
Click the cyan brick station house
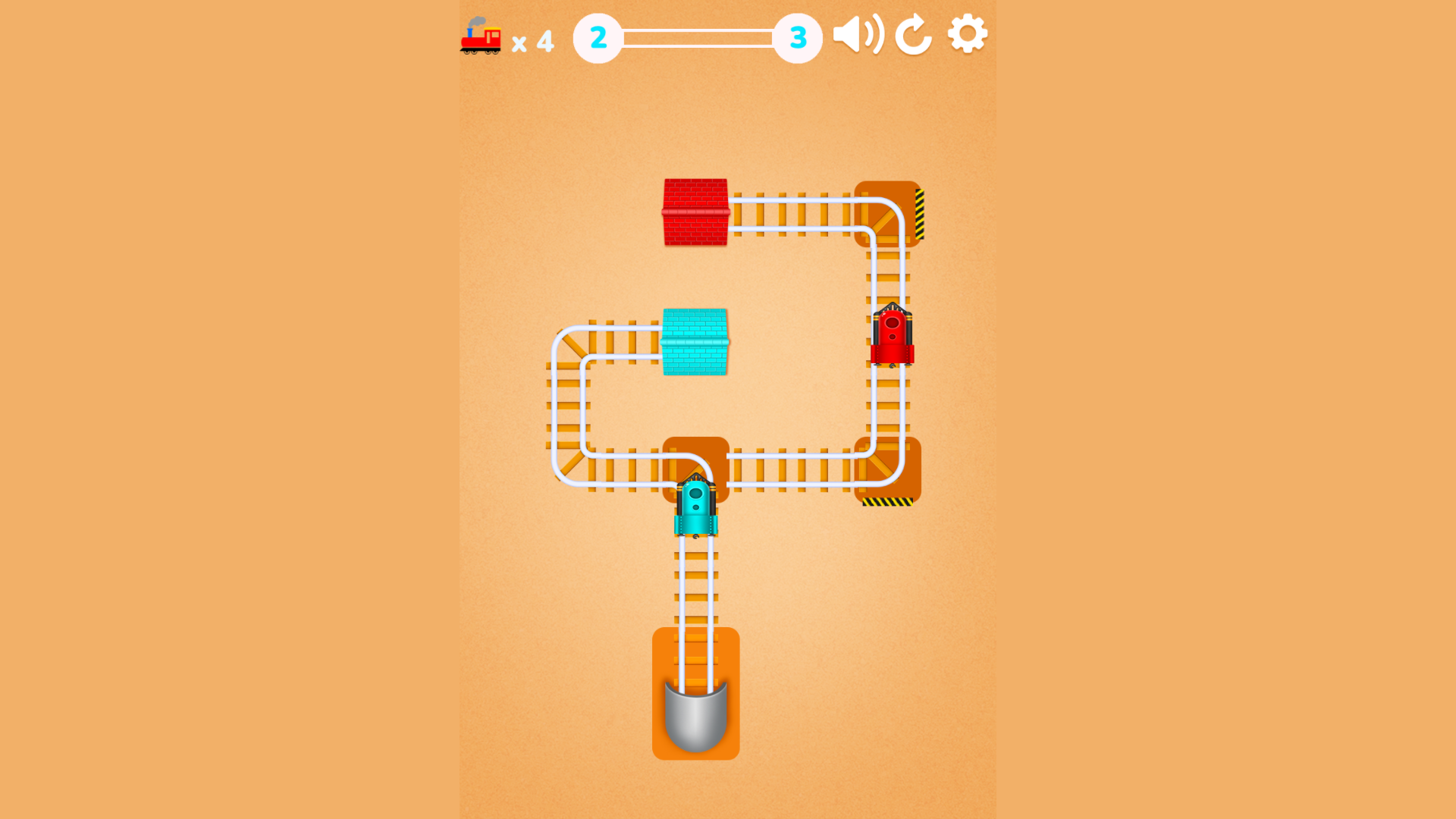point(695,342)
